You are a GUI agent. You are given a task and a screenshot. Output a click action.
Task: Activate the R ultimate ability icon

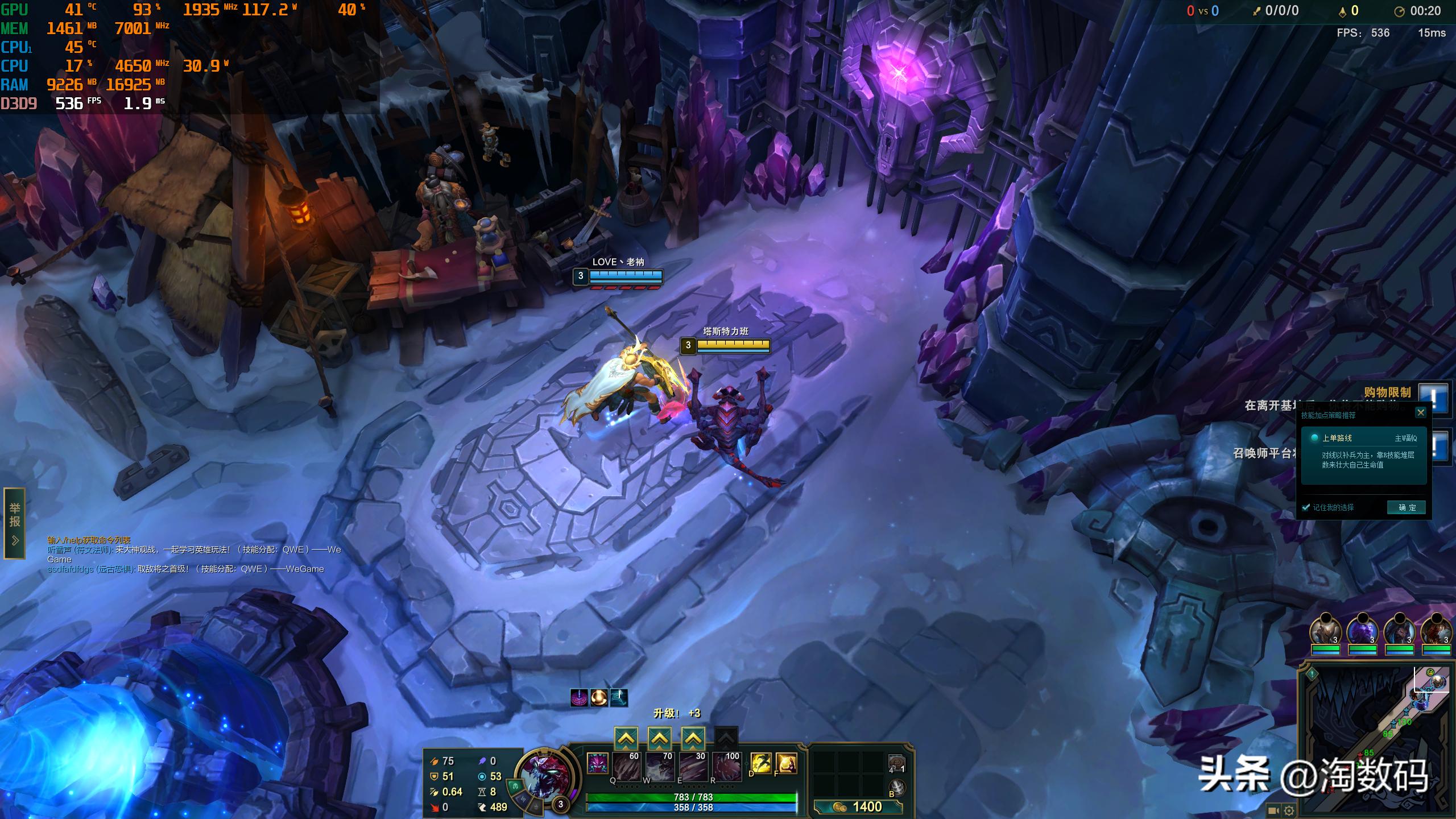point(727,767)
